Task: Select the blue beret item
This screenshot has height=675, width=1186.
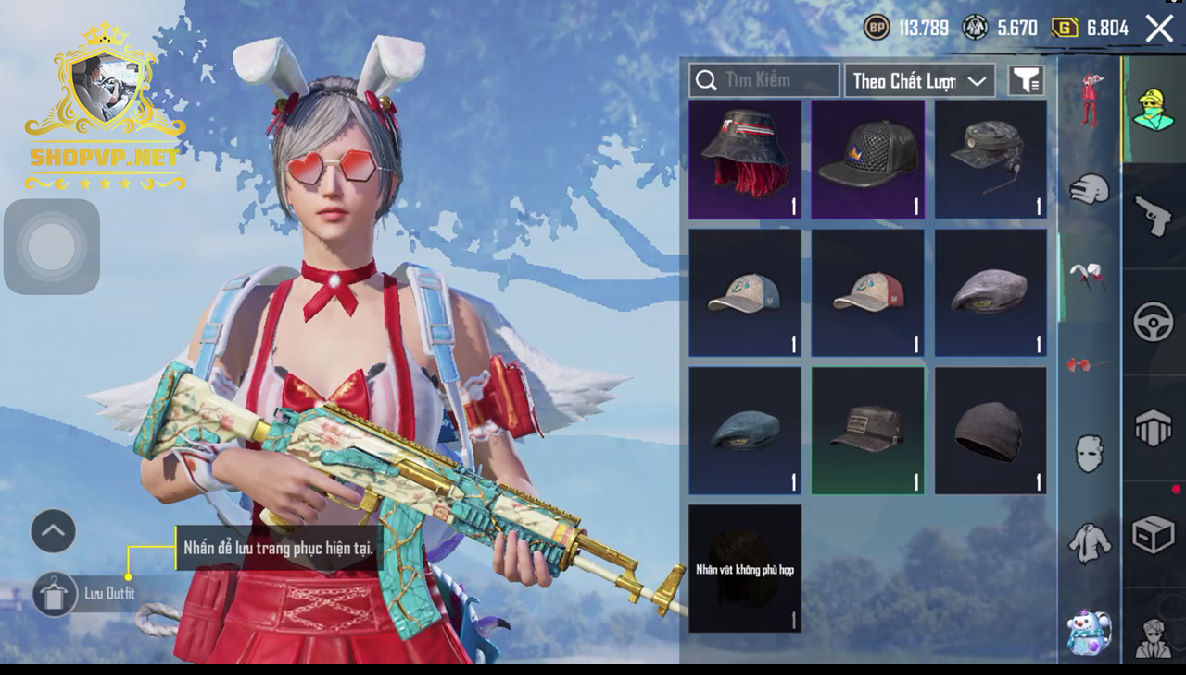Action: tap(744, 430)
